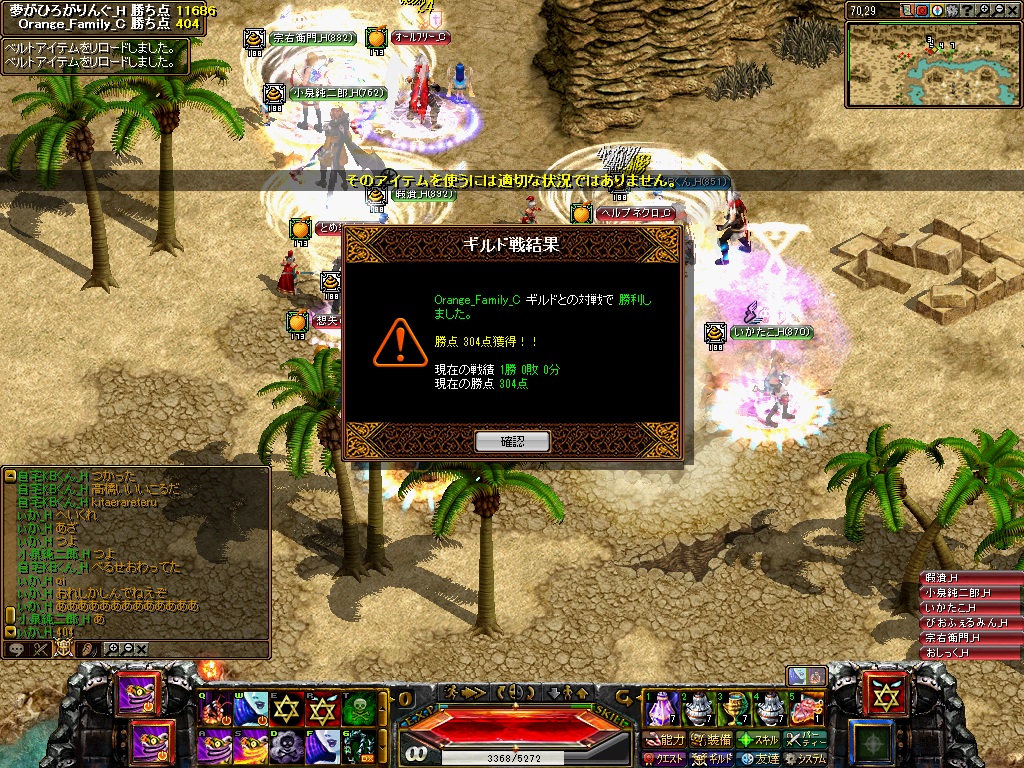Use the red item in belt slot 5

(806, 709)
